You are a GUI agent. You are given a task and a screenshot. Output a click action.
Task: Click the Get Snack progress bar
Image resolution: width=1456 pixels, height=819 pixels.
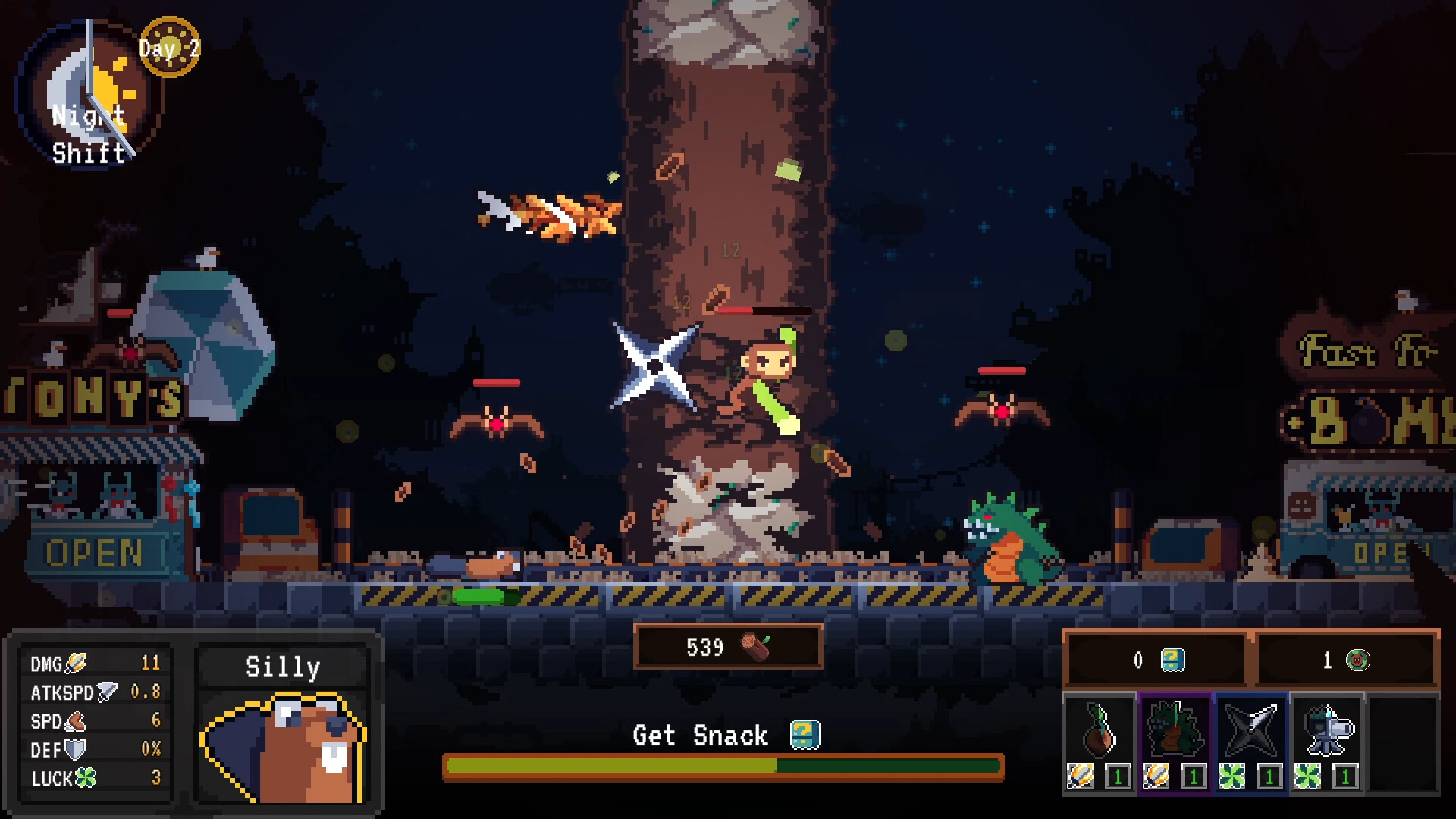point(720,766)
